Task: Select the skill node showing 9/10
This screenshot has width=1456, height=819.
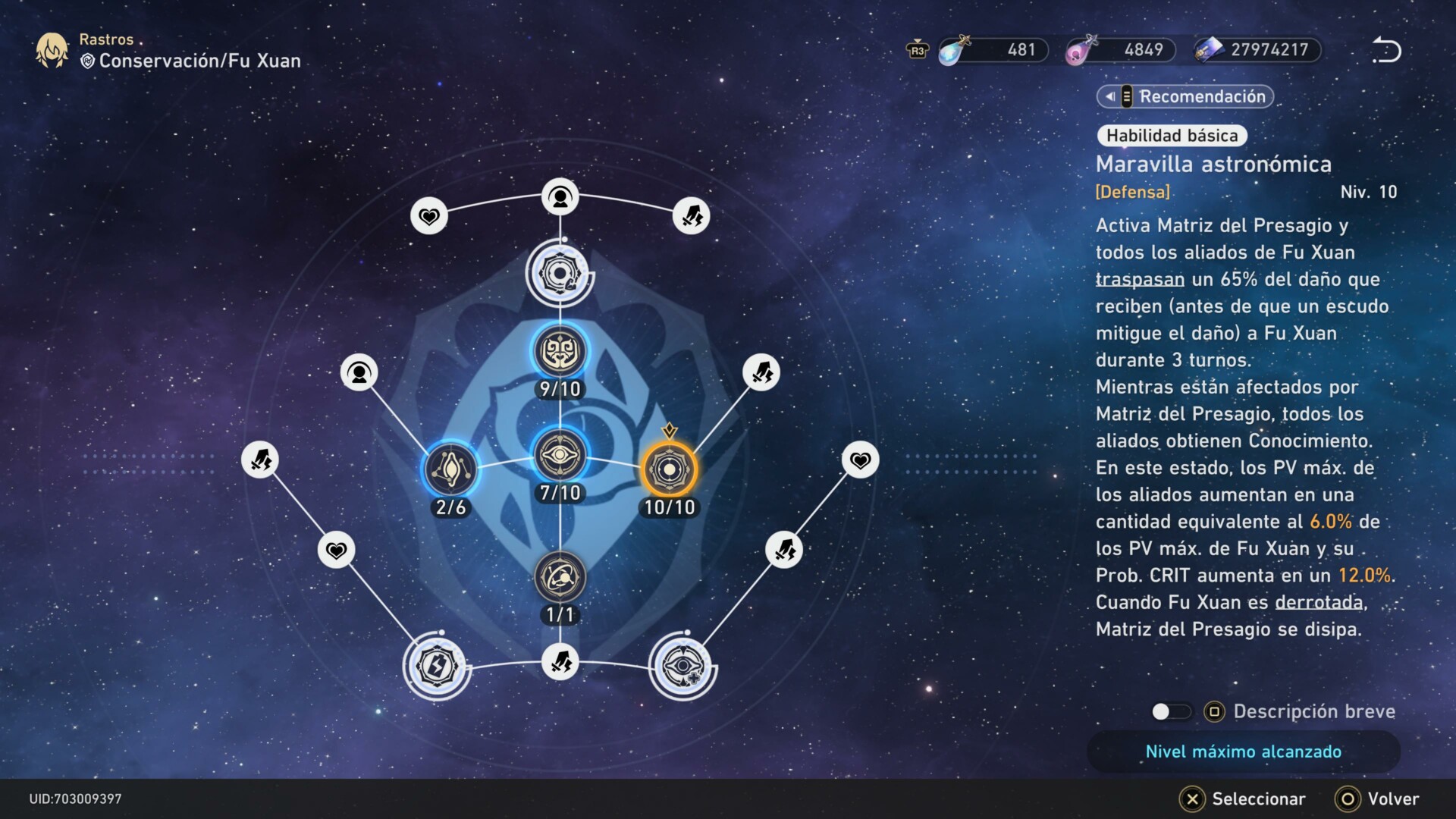Action: pyautogui.click(x=560, y=352)
